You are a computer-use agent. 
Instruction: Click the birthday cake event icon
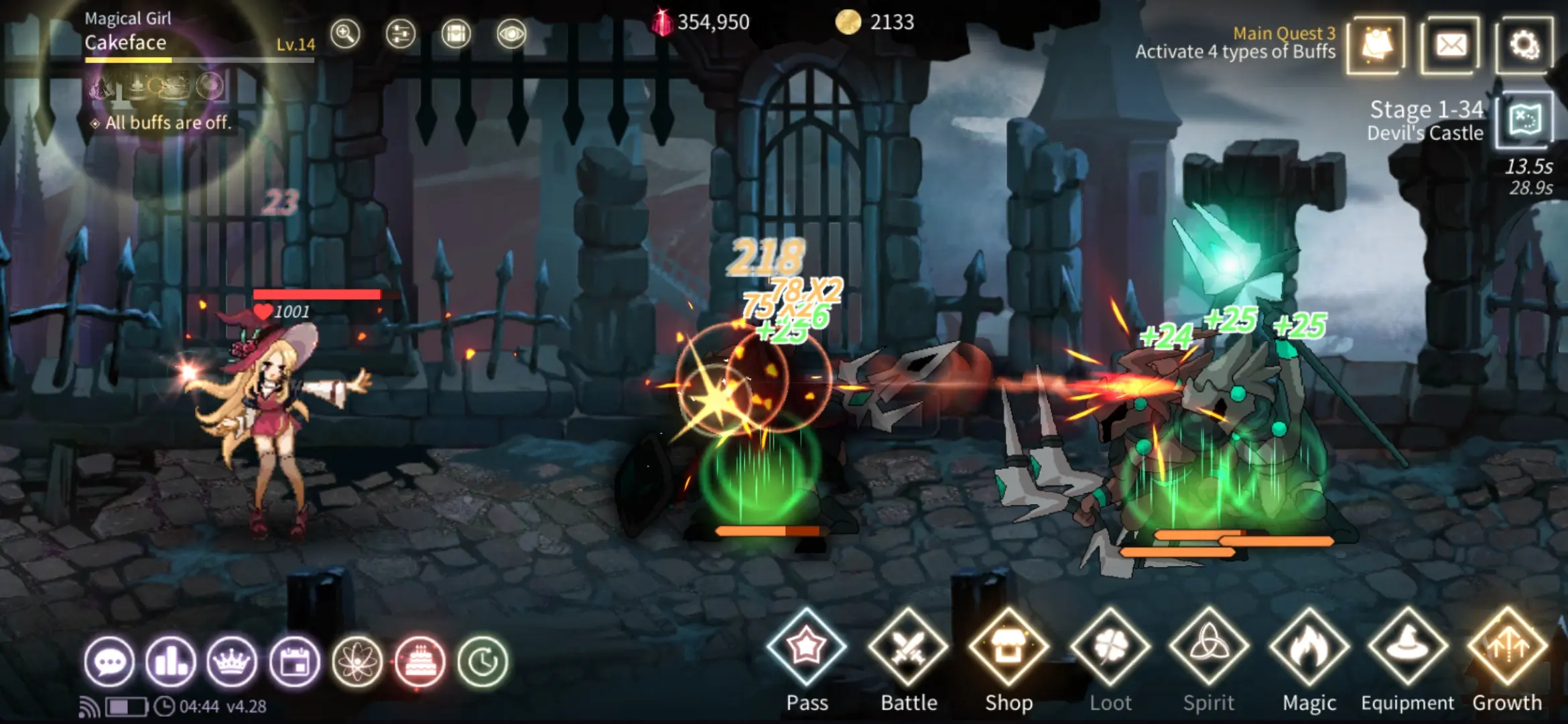[420, 662]
